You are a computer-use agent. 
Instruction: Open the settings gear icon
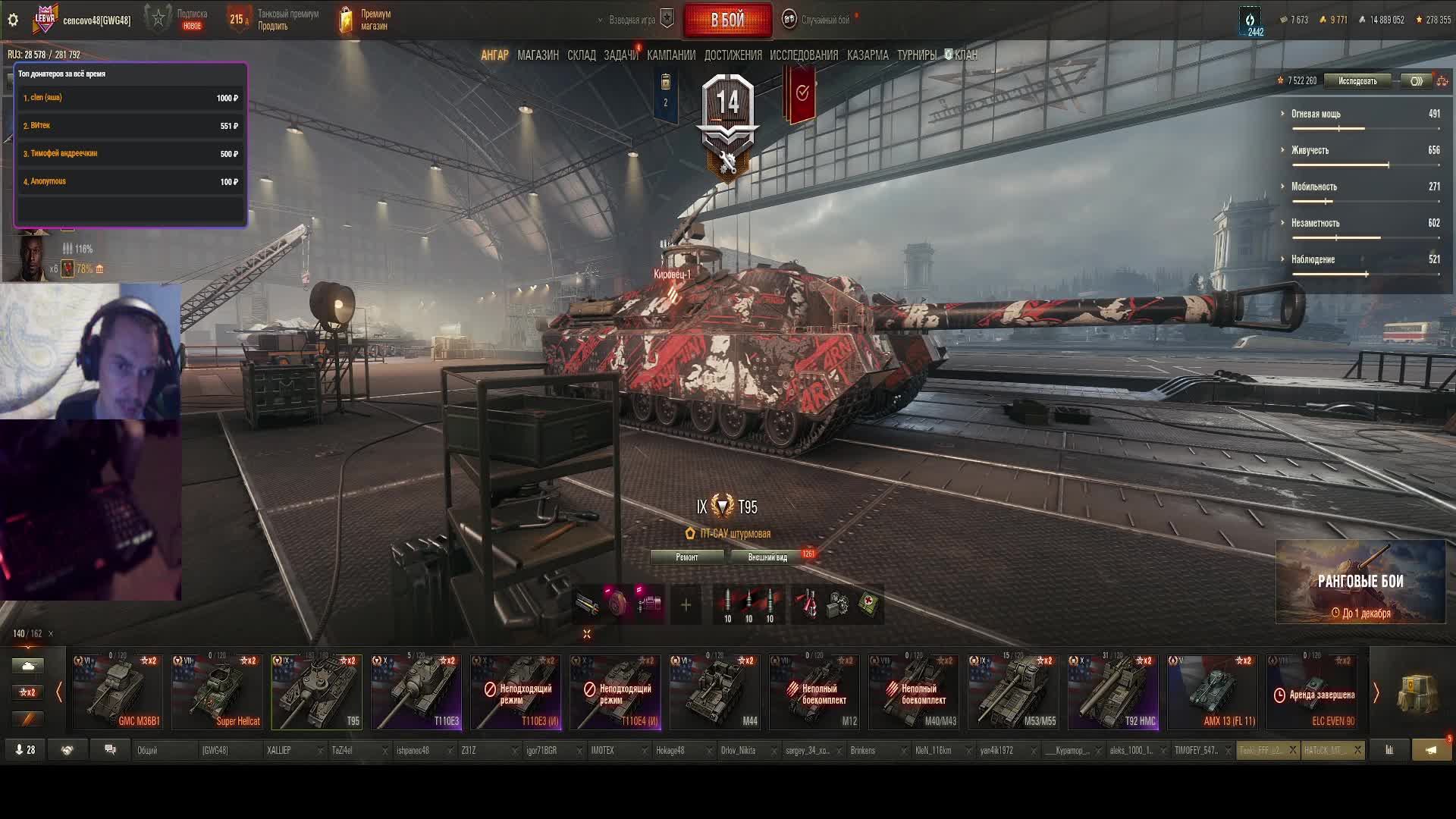click(13, 20)
